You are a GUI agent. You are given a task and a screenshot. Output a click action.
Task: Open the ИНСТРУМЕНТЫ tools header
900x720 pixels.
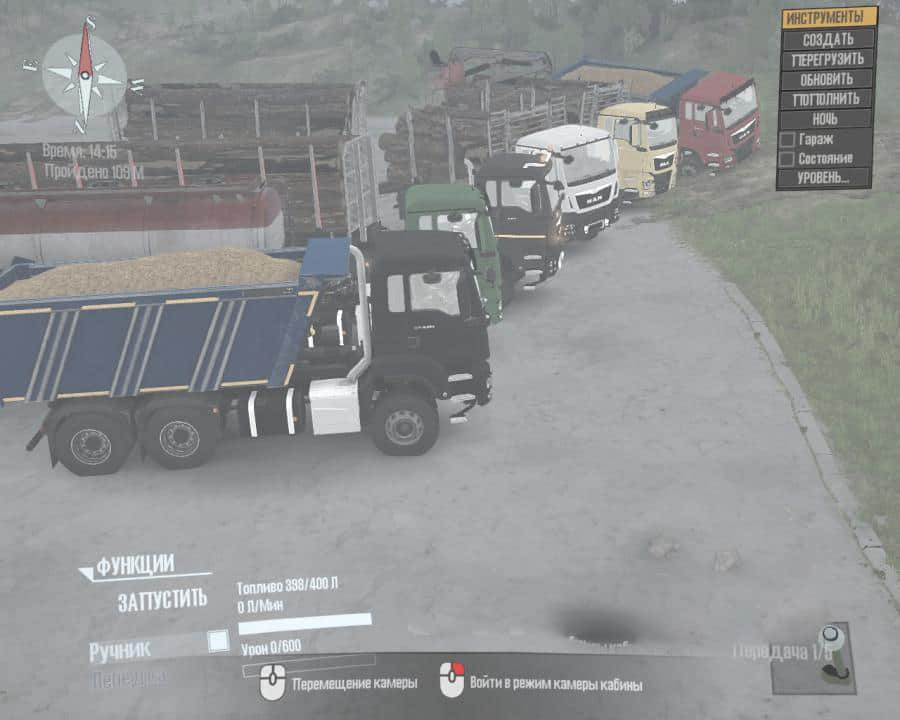828,17
